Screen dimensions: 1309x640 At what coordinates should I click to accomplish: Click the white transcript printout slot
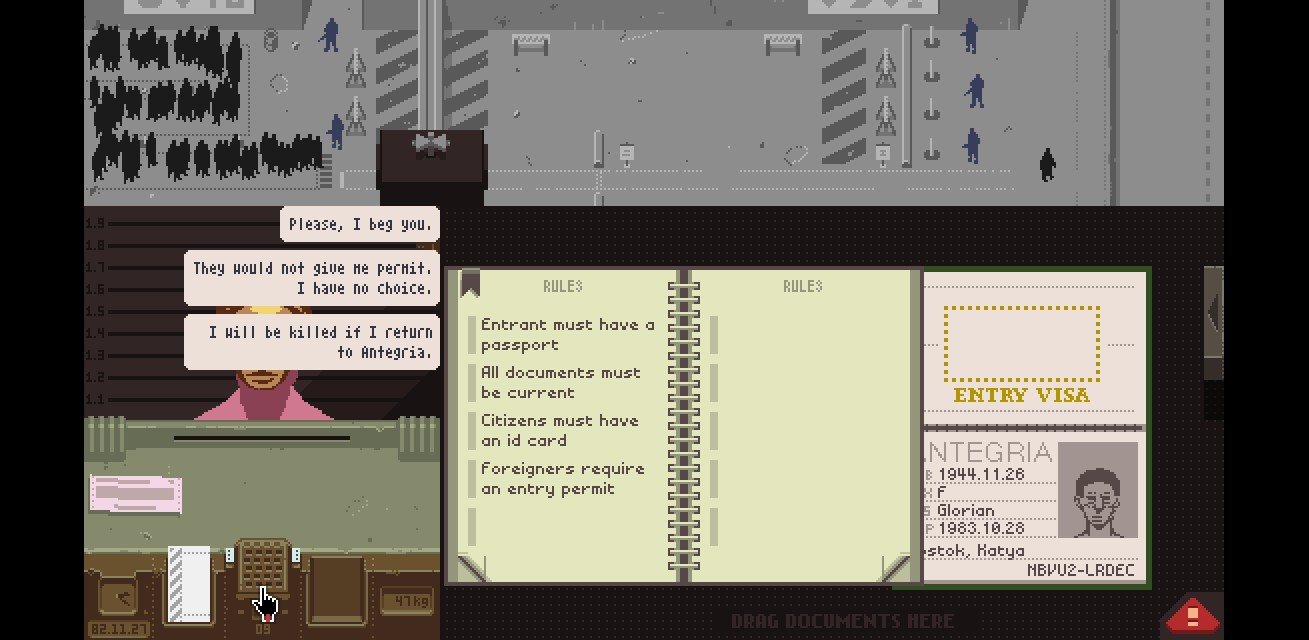point(189,583)
